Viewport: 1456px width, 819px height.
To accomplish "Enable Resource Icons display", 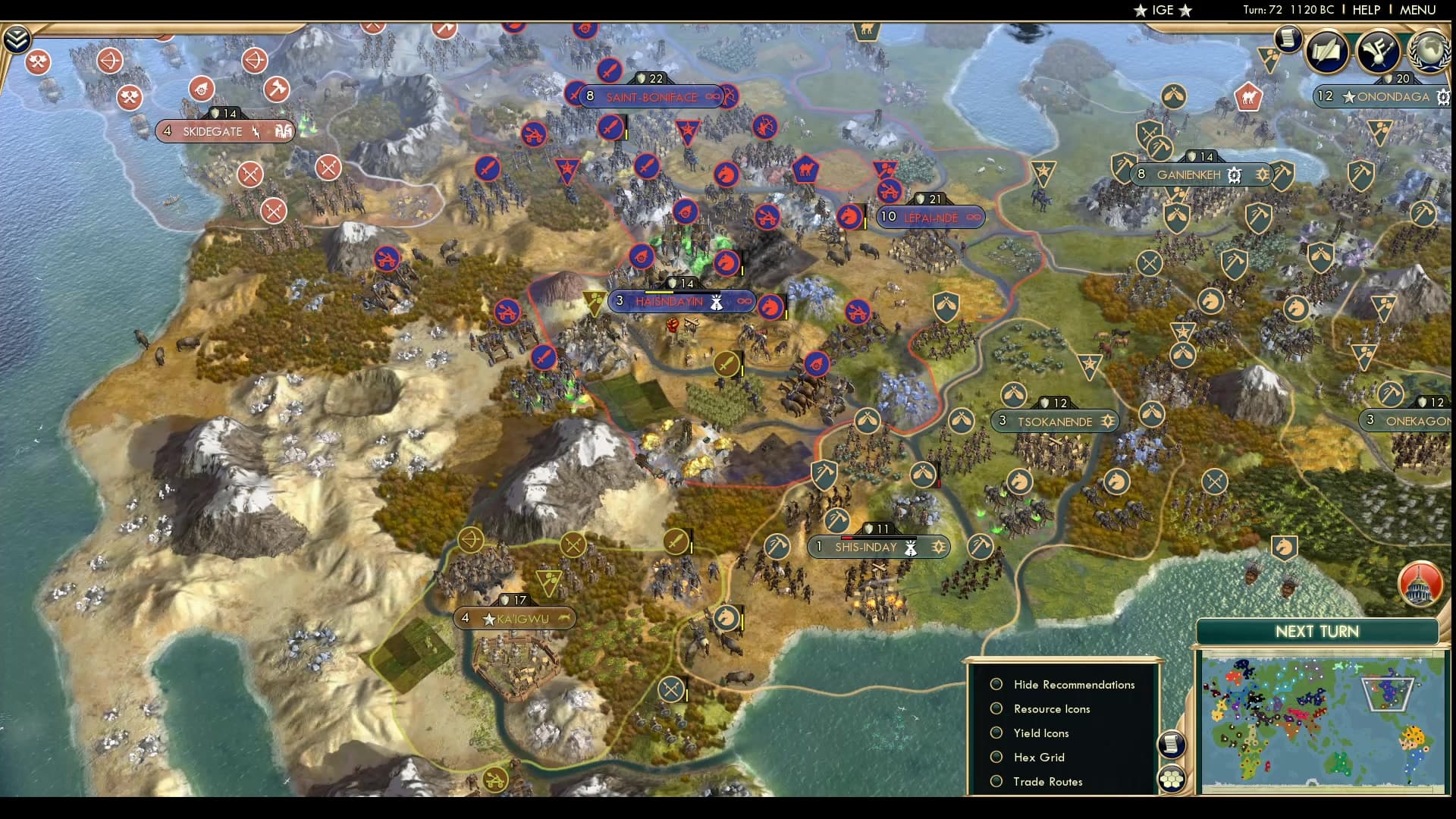I will (x=996, y=708).
